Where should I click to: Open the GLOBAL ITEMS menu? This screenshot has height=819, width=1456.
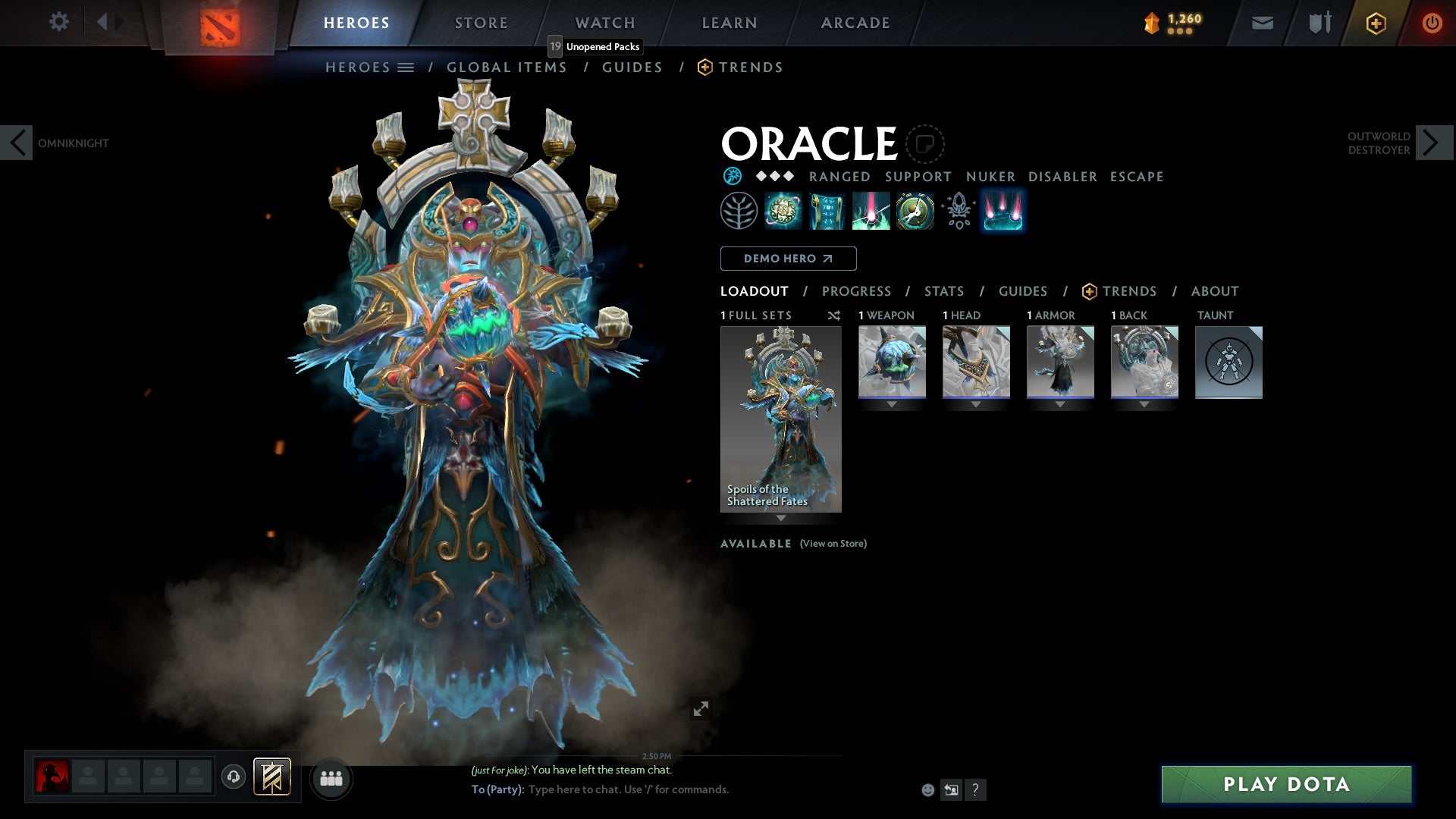(x=507, y=67)
